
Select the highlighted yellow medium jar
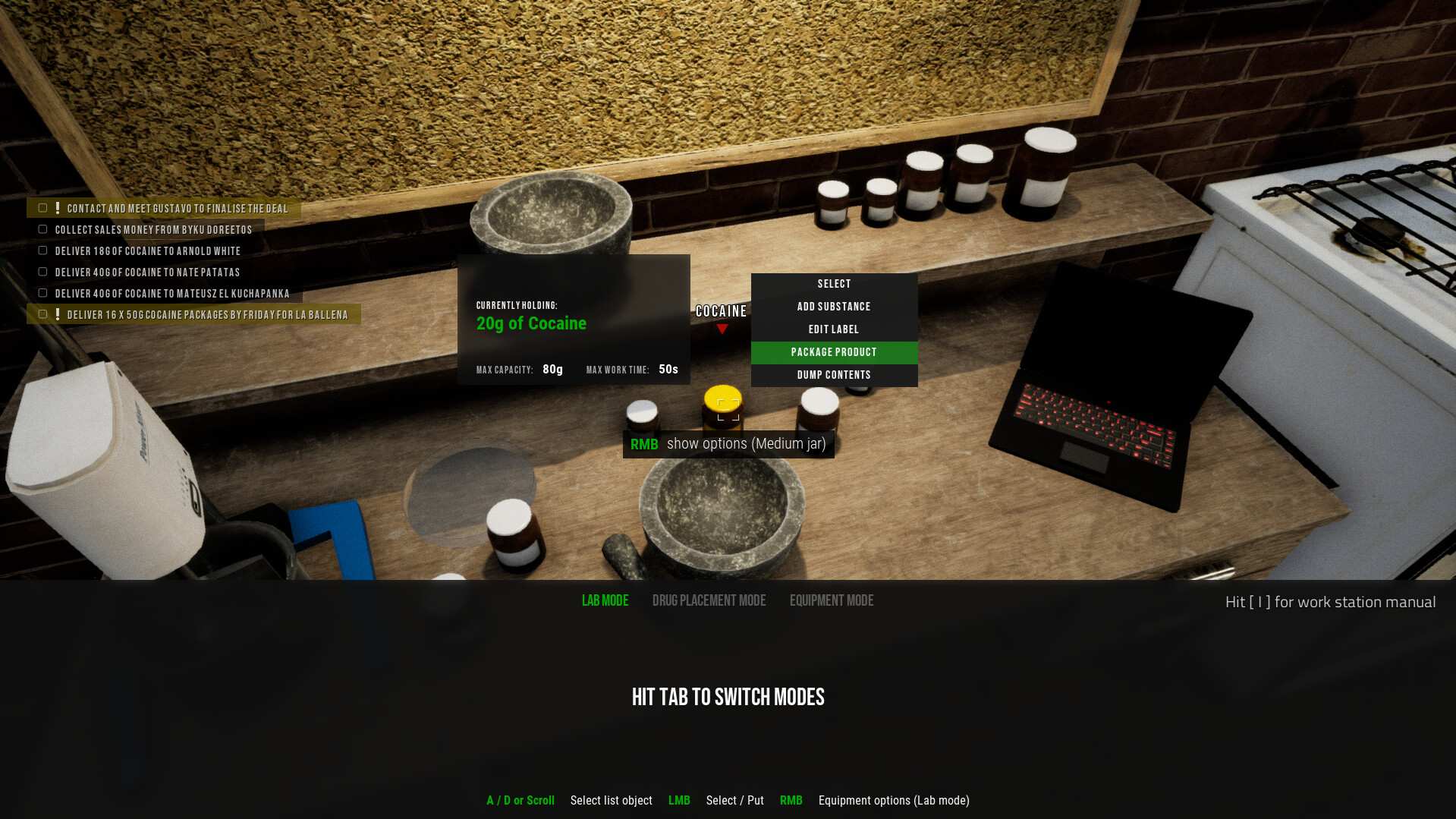point(722,406)
